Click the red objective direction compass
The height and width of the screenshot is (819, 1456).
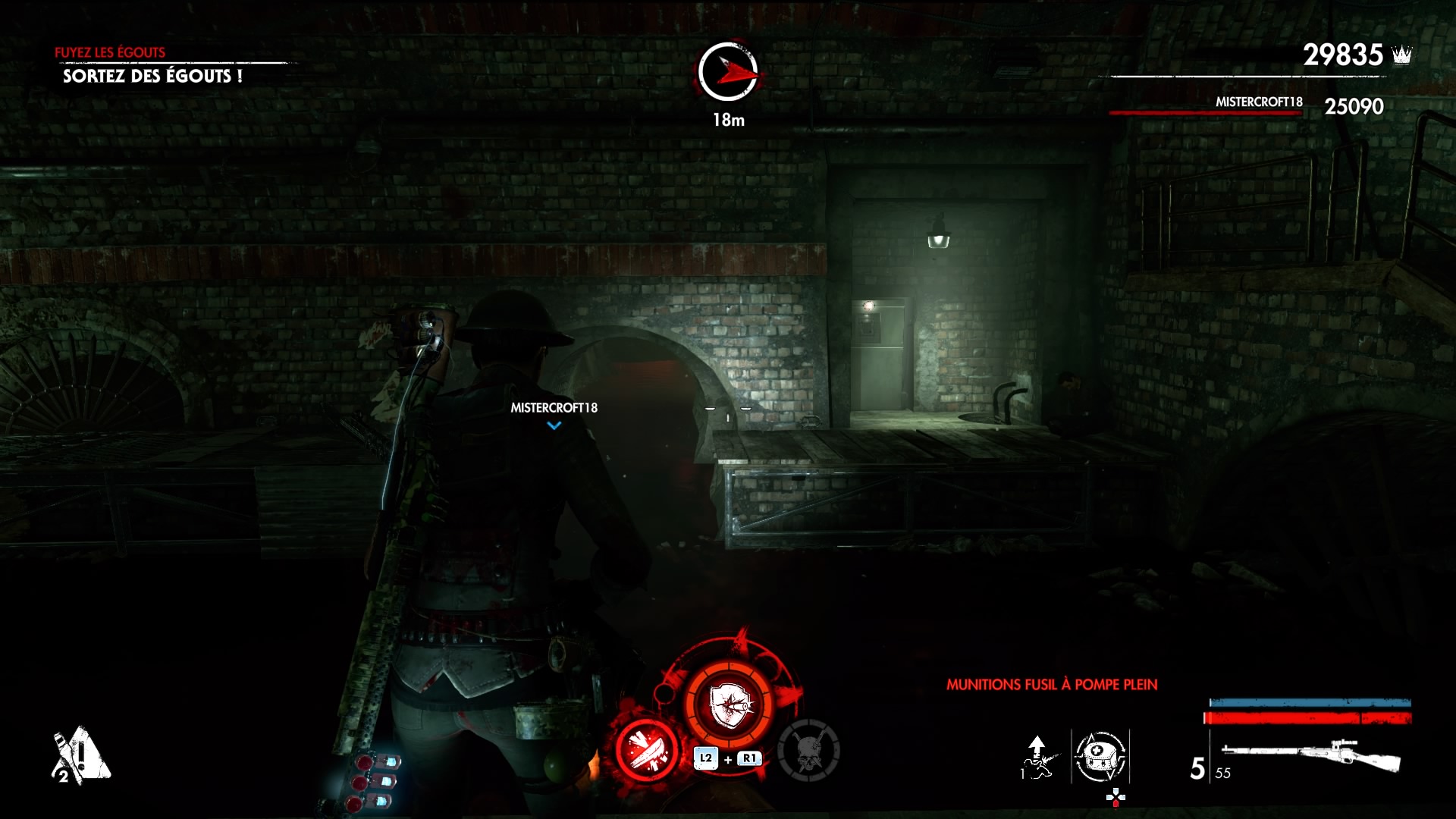pyautogui.click(x=728, y=73)
